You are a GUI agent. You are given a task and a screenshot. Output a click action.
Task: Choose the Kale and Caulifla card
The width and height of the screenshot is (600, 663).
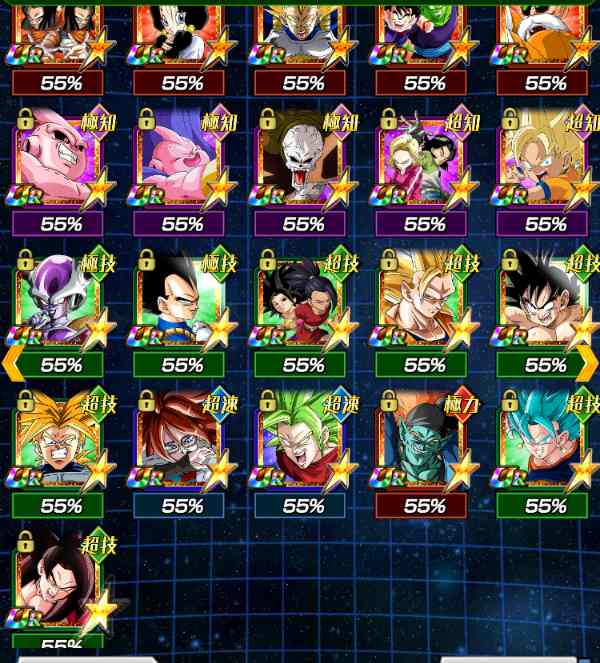click(303, 300)
